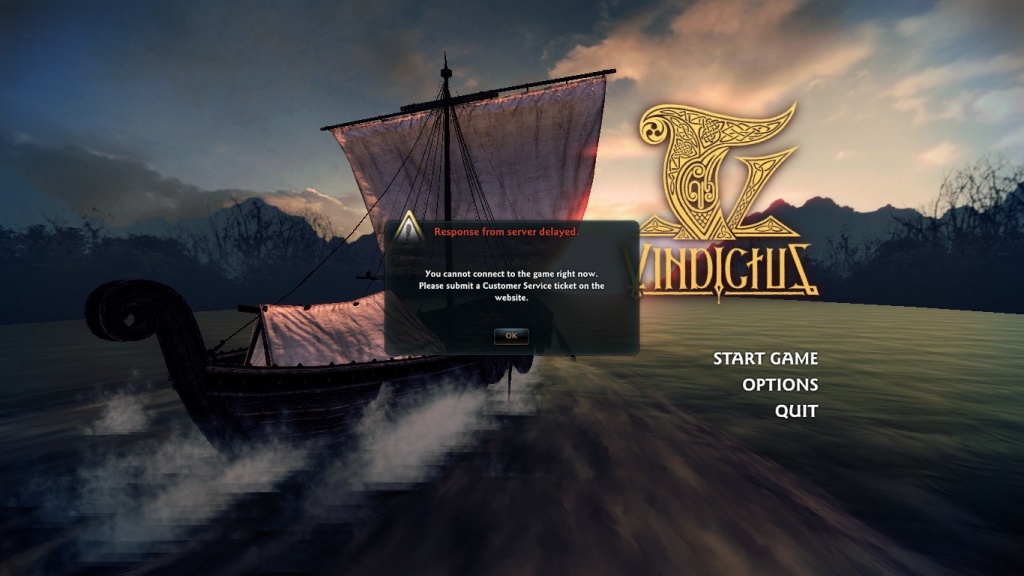Choose Quit to exit the game
The image size is (1024, 576).
796,411
